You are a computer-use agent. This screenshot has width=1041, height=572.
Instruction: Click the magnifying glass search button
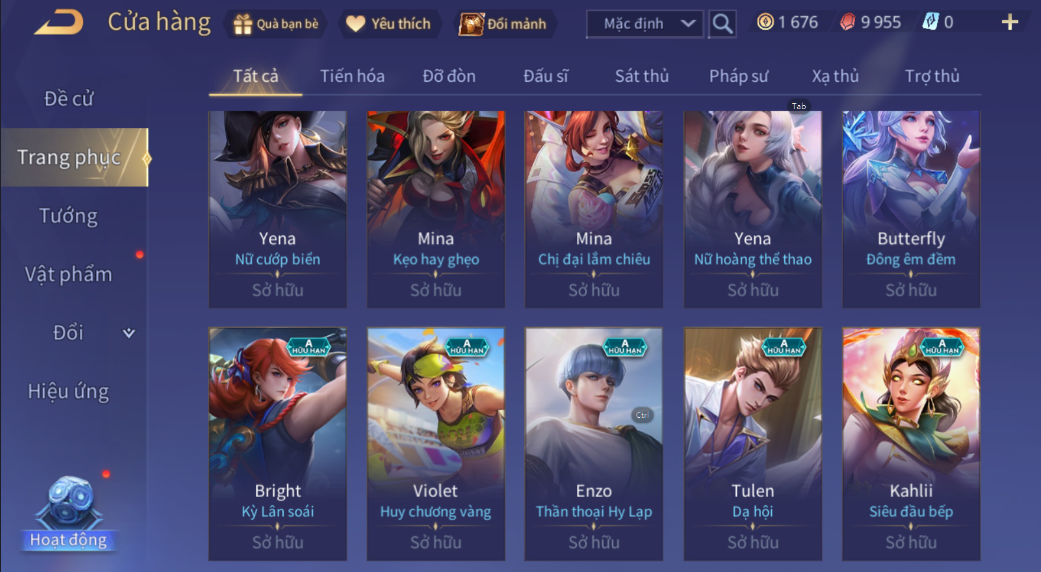[722, 24]
